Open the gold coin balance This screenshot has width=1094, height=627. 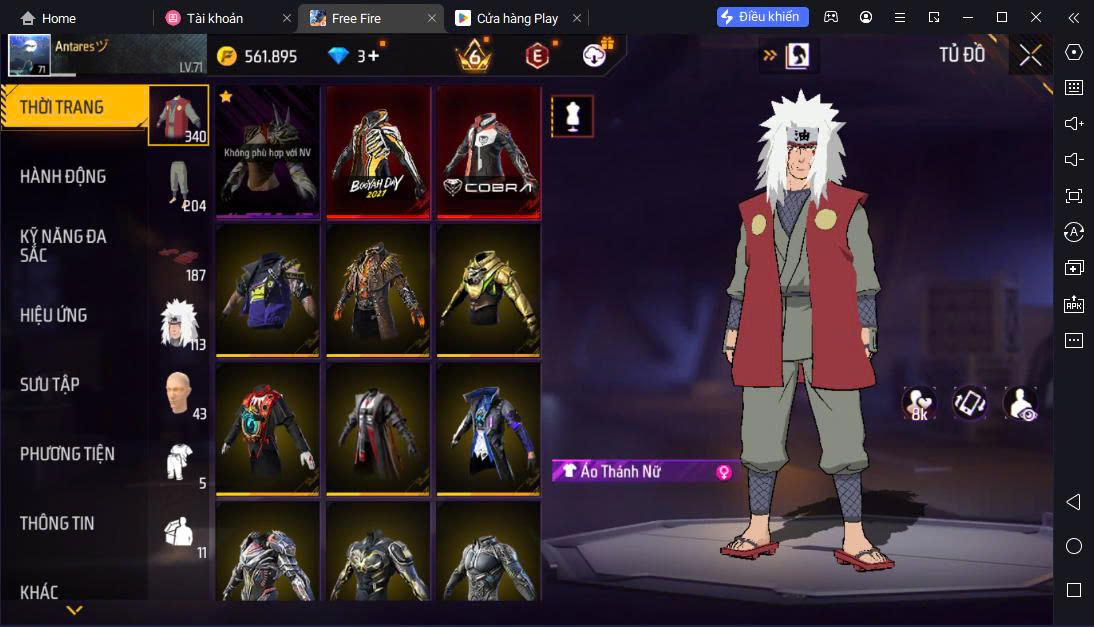click(258, 56)
